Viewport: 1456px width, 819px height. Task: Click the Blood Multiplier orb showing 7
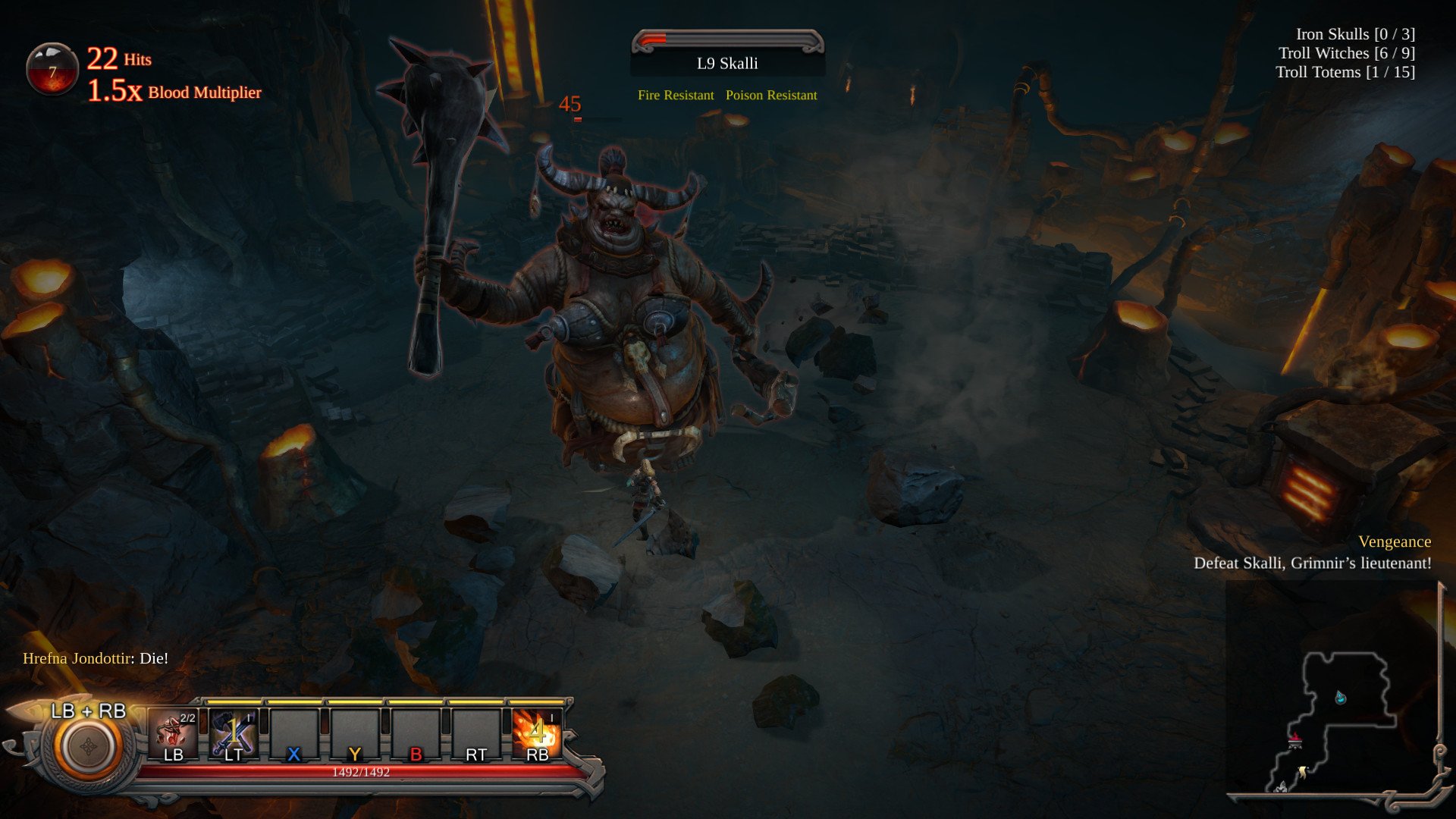point(52,68)
